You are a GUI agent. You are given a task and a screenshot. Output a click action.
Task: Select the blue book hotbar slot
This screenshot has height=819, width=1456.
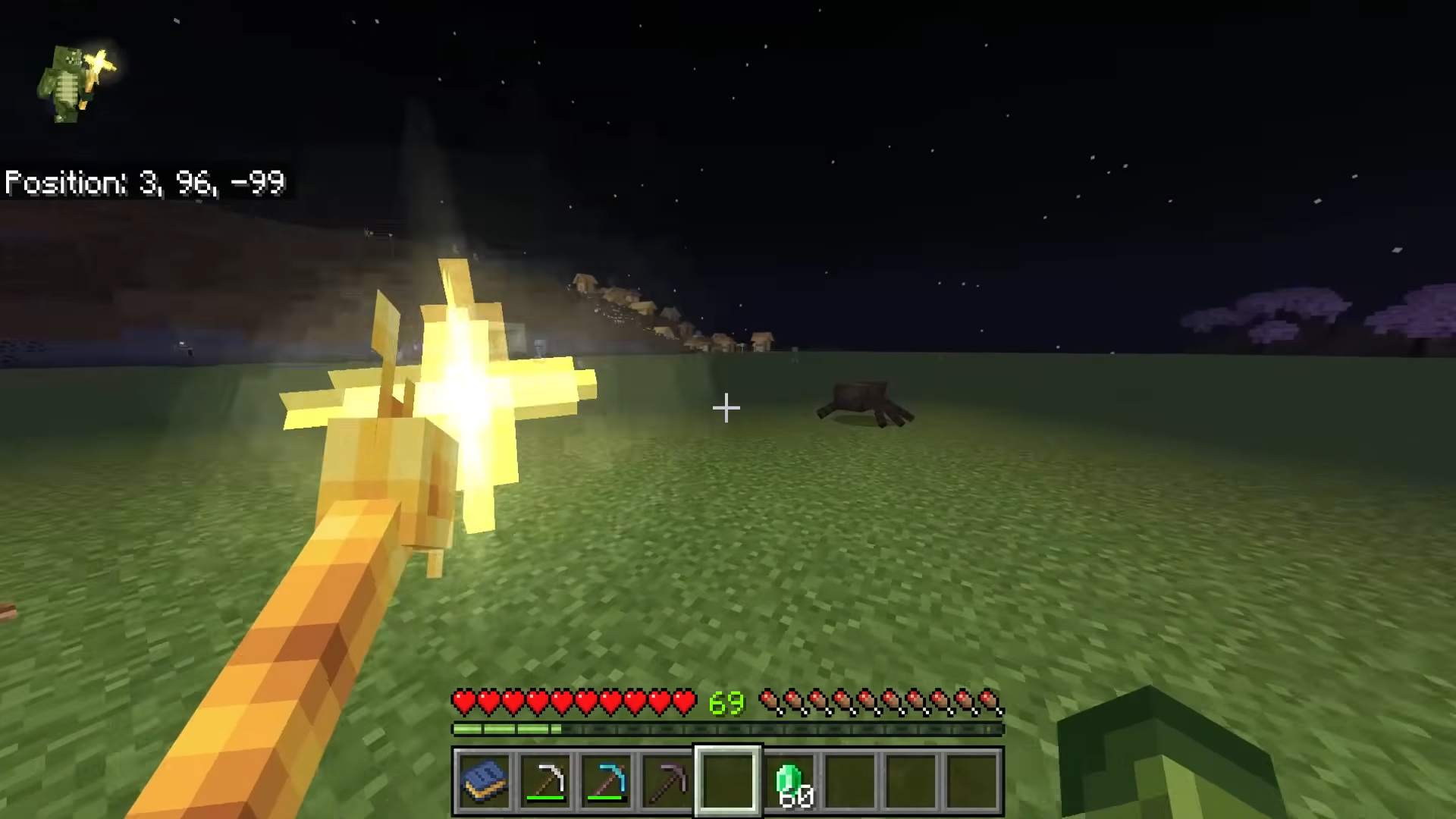(x=485, y=781)
